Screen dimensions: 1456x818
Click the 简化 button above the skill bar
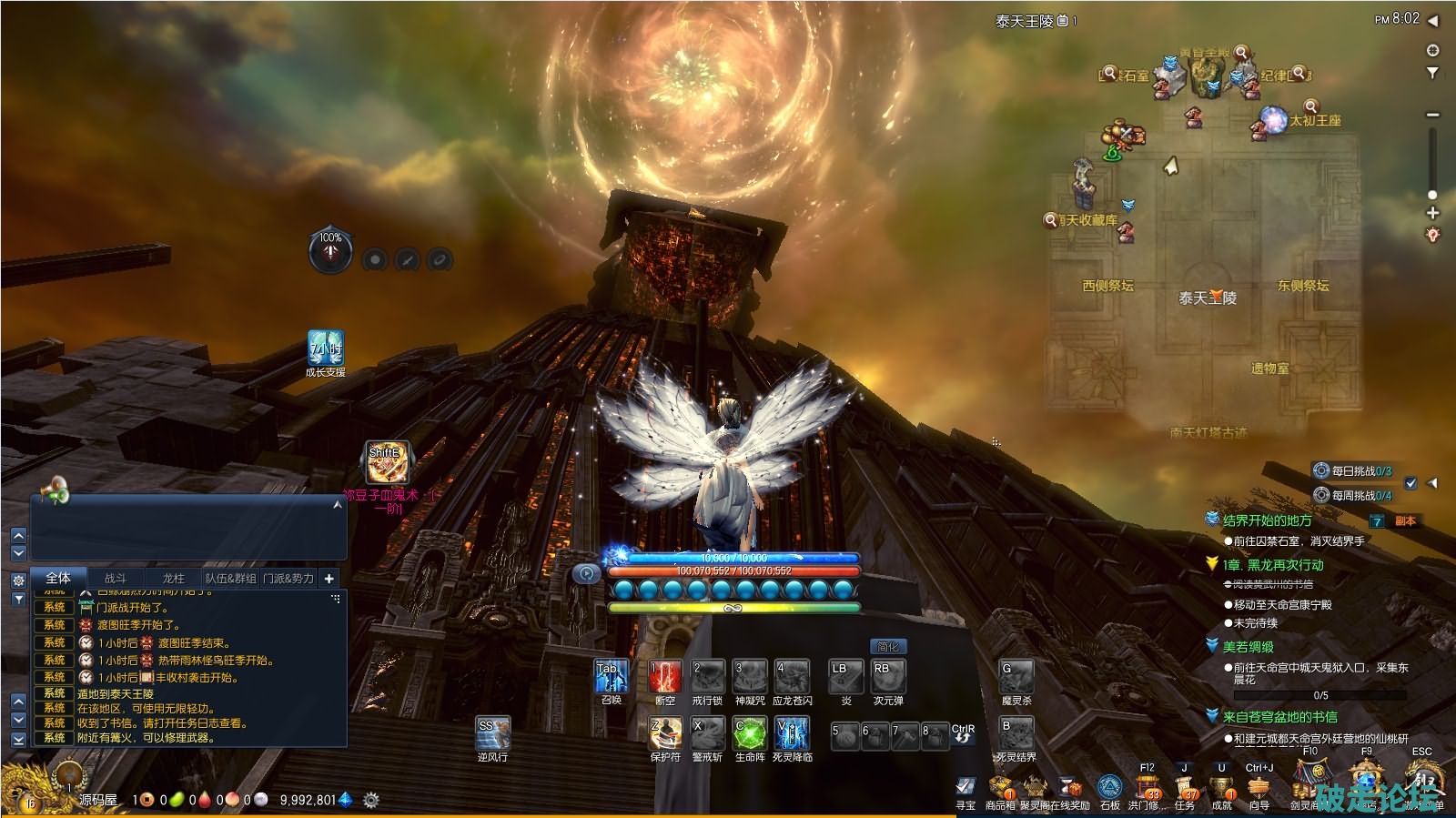point(887,647)
